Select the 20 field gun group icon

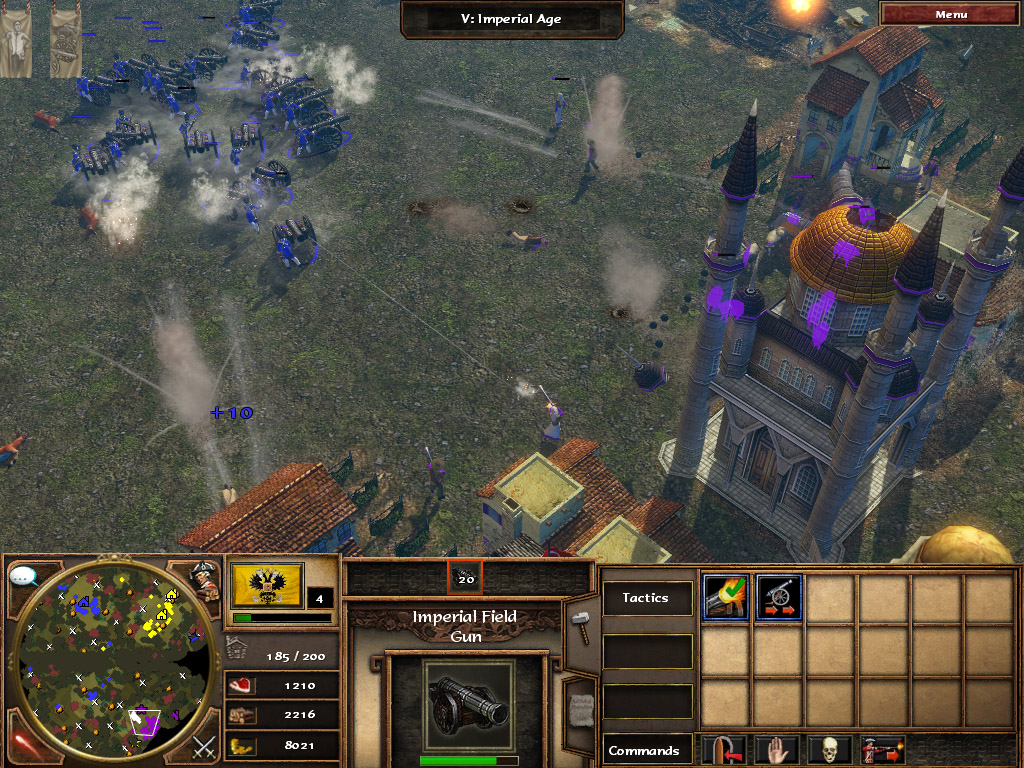[x=465, y=577]
